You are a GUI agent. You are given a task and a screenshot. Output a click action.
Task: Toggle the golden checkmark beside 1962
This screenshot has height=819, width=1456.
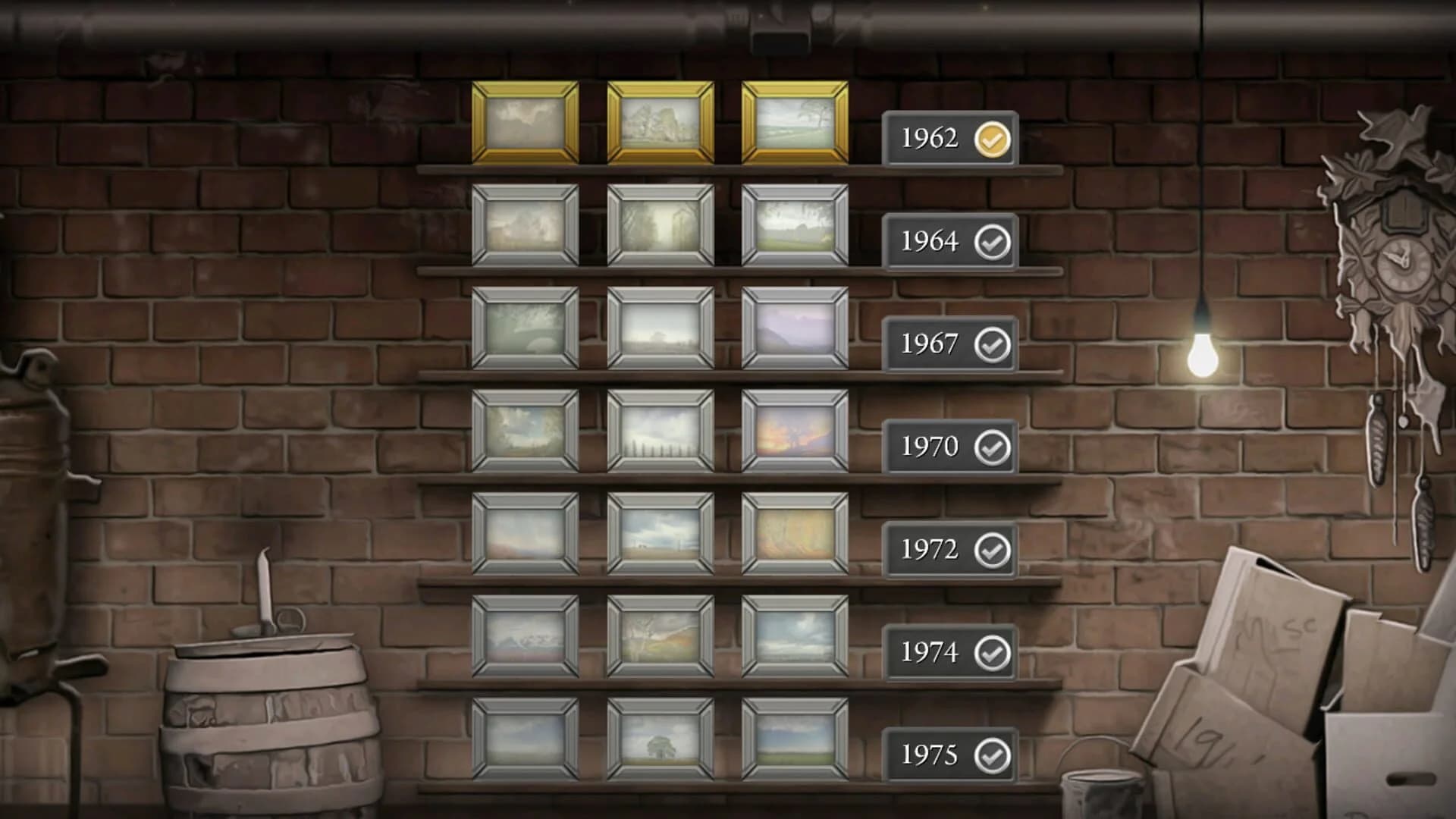coord(993,139)
